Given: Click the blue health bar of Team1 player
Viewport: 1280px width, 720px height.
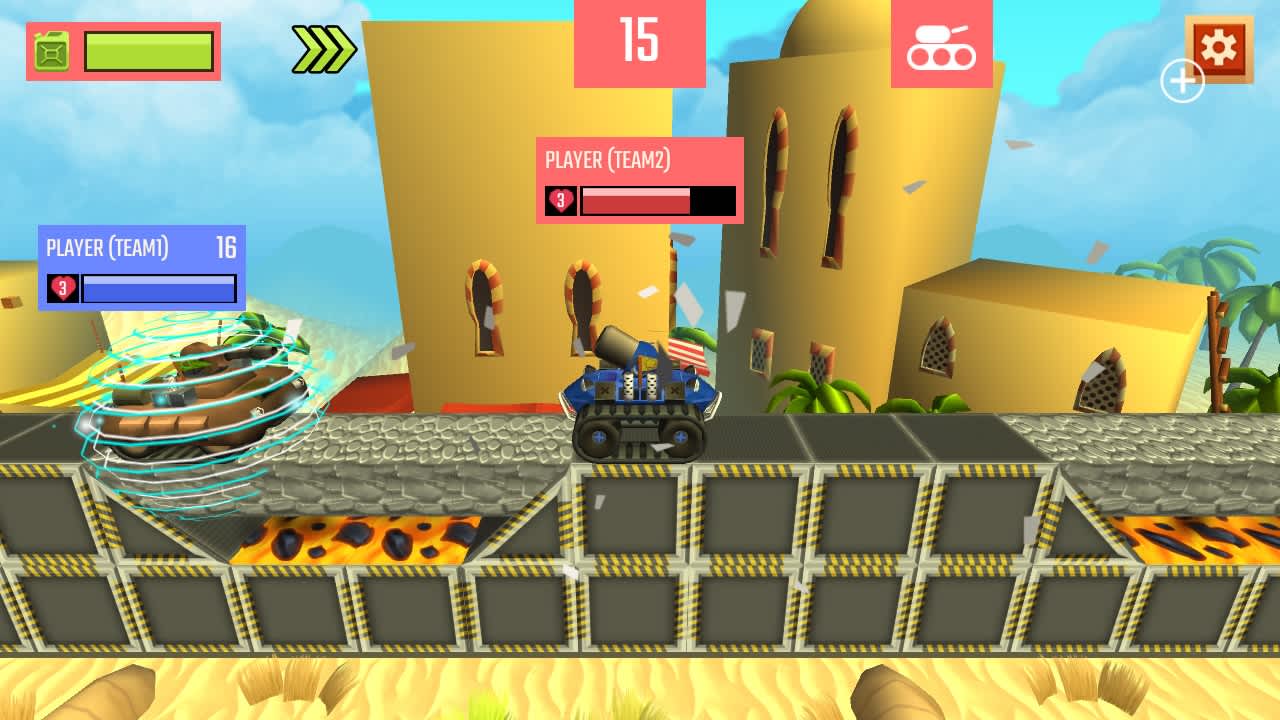Looking at the screenshot, I should pyautogui.click(x=158, y=290).
